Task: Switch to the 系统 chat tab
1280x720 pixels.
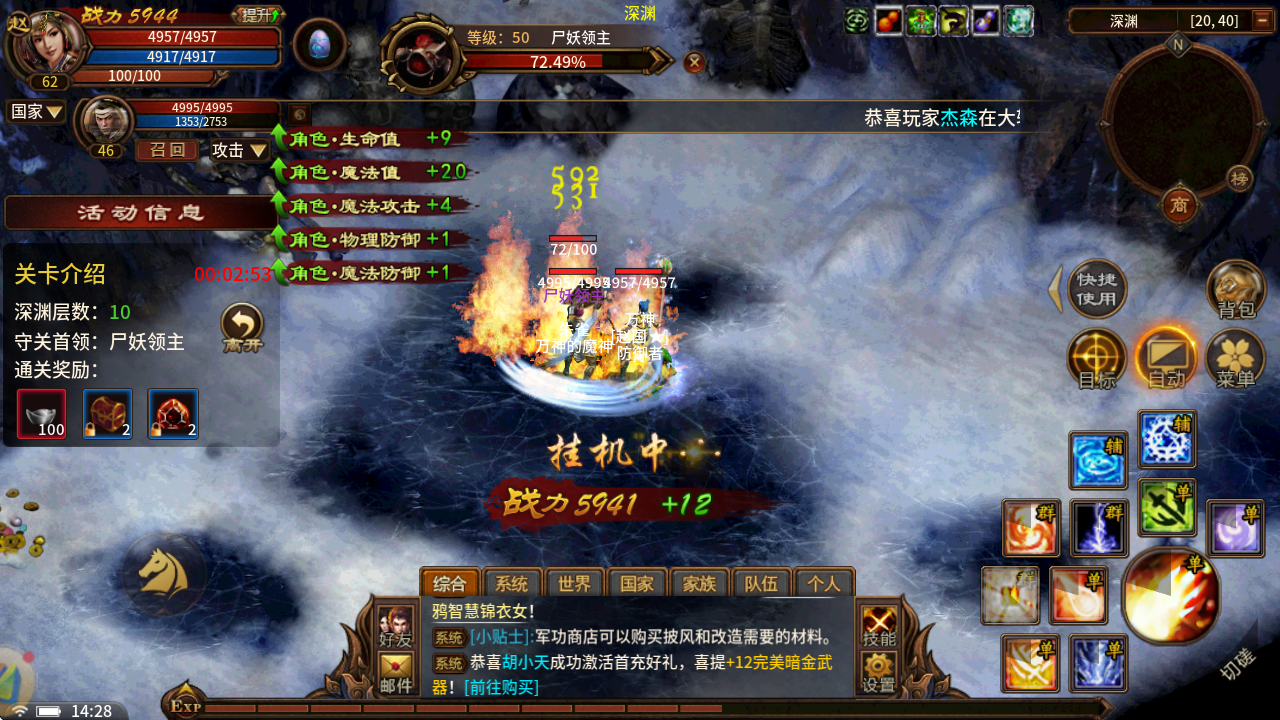Action: click(x=512, y=584)
